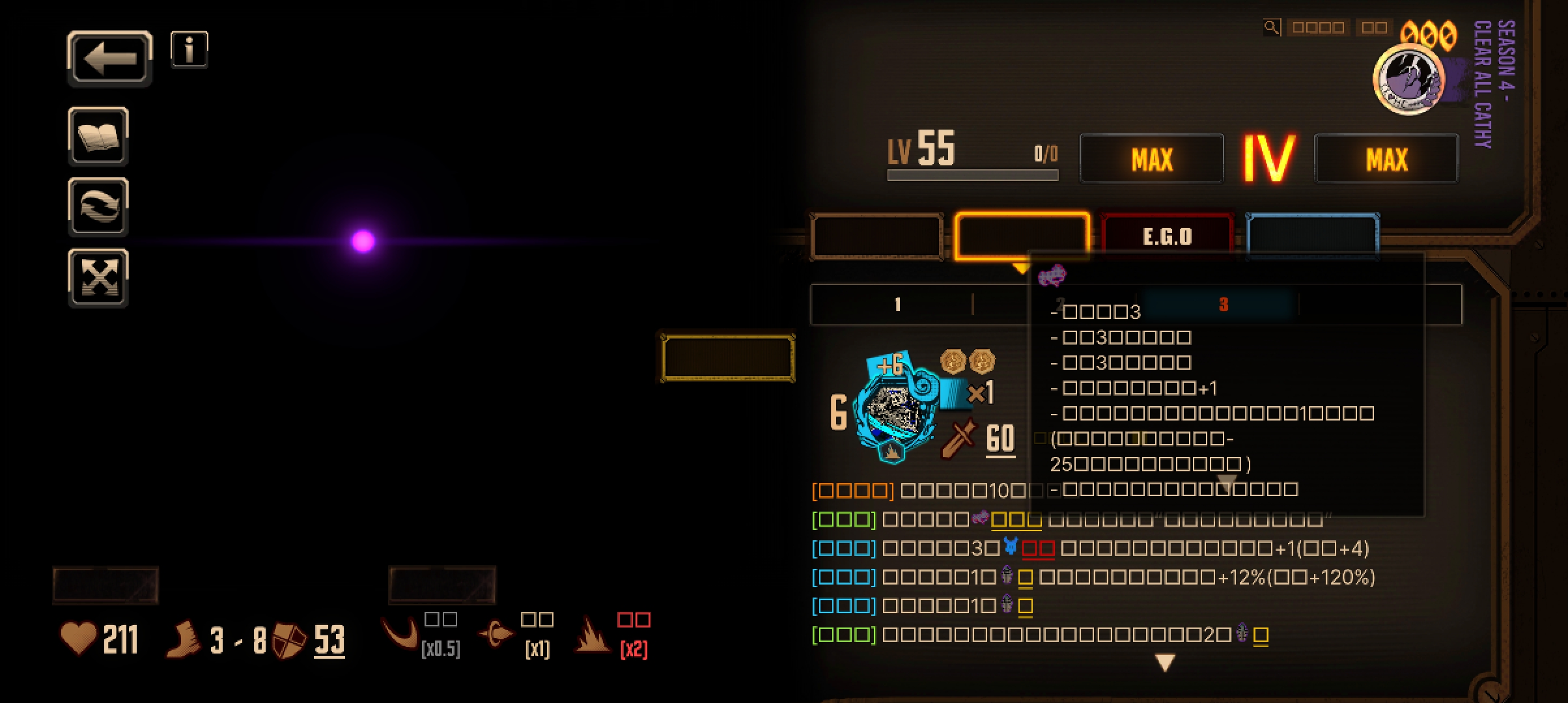Go back with the left arrow button
This screenshot has height=703, width=1568.
click(109, 59)
